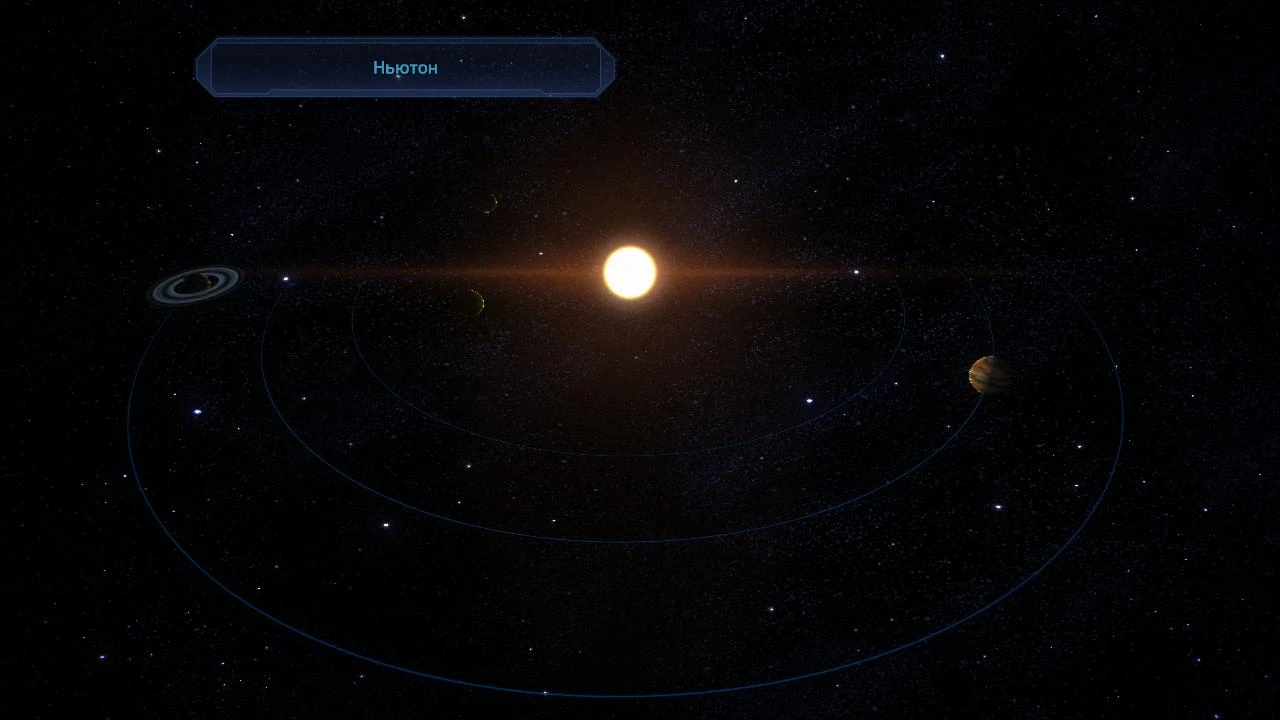The image size is (1280, 720).
Task: Select the orange banded gas giant on the right
Action: 989,377
